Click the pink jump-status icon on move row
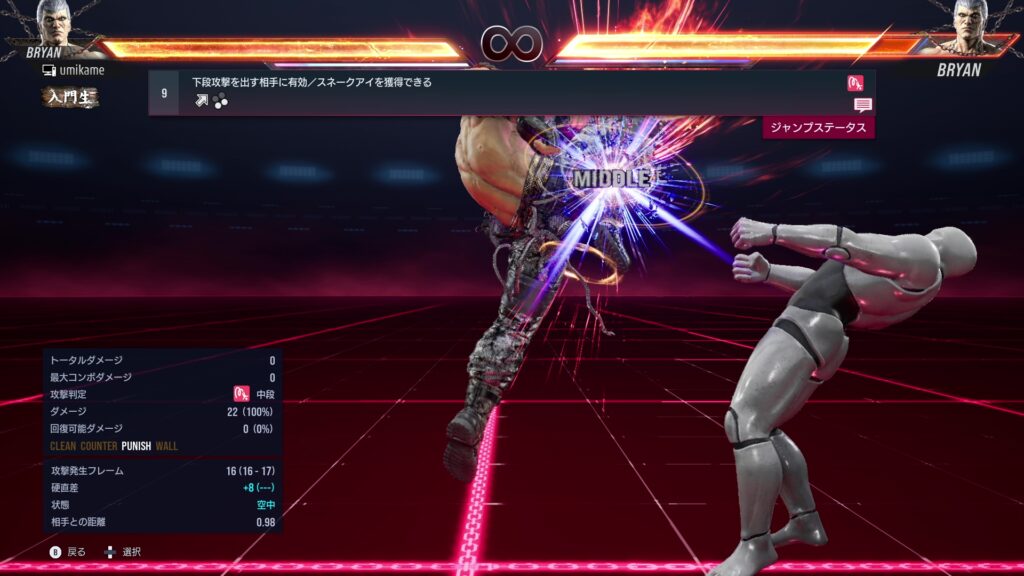The height and width of the screenshot is (576, 1024). (x=855, y=83)
